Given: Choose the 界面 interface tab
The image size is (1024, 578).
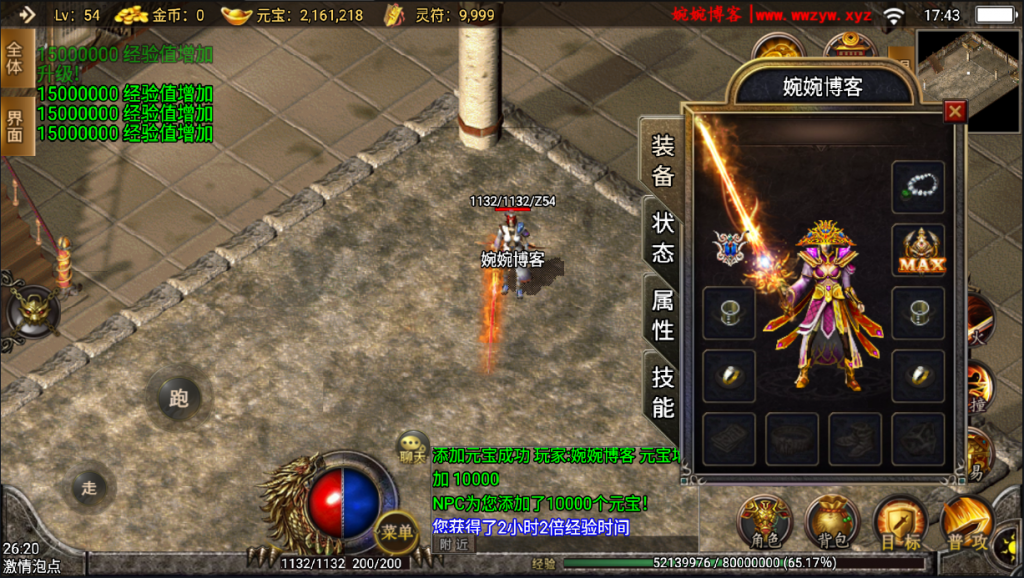Looking at the screenshot, I should point(15,125).
